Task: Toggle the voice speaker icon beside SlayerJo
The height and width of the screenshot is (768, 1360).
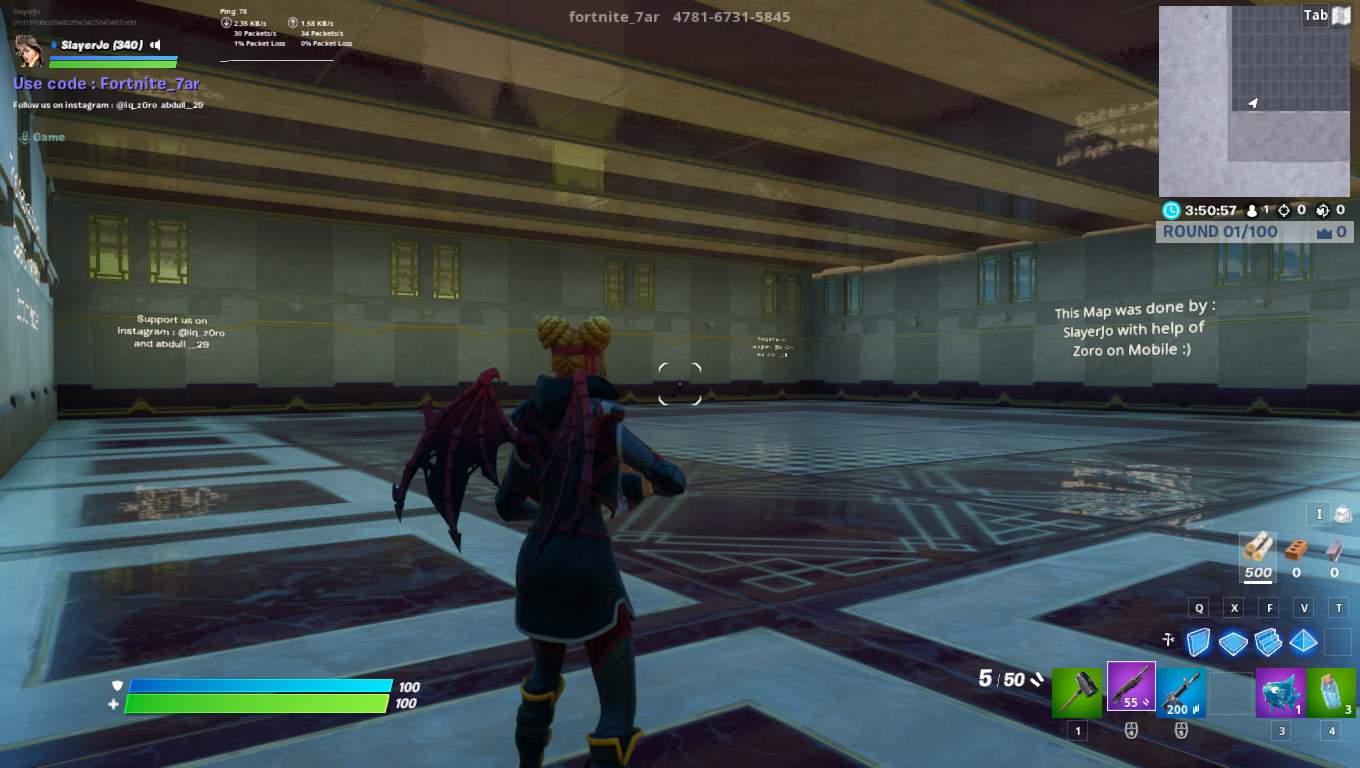Action: coord(156,45)
